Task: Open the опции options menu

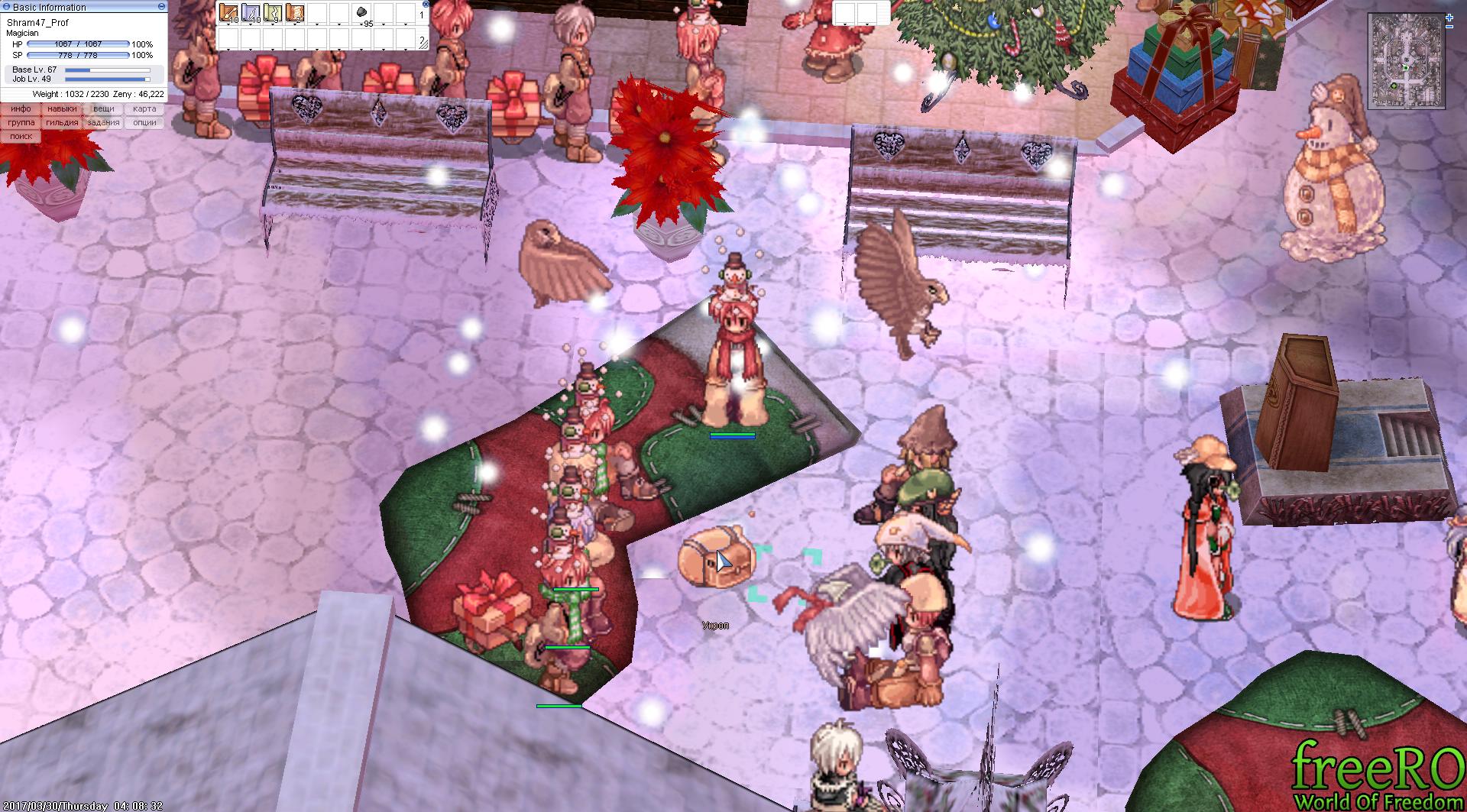Action: 144,123
